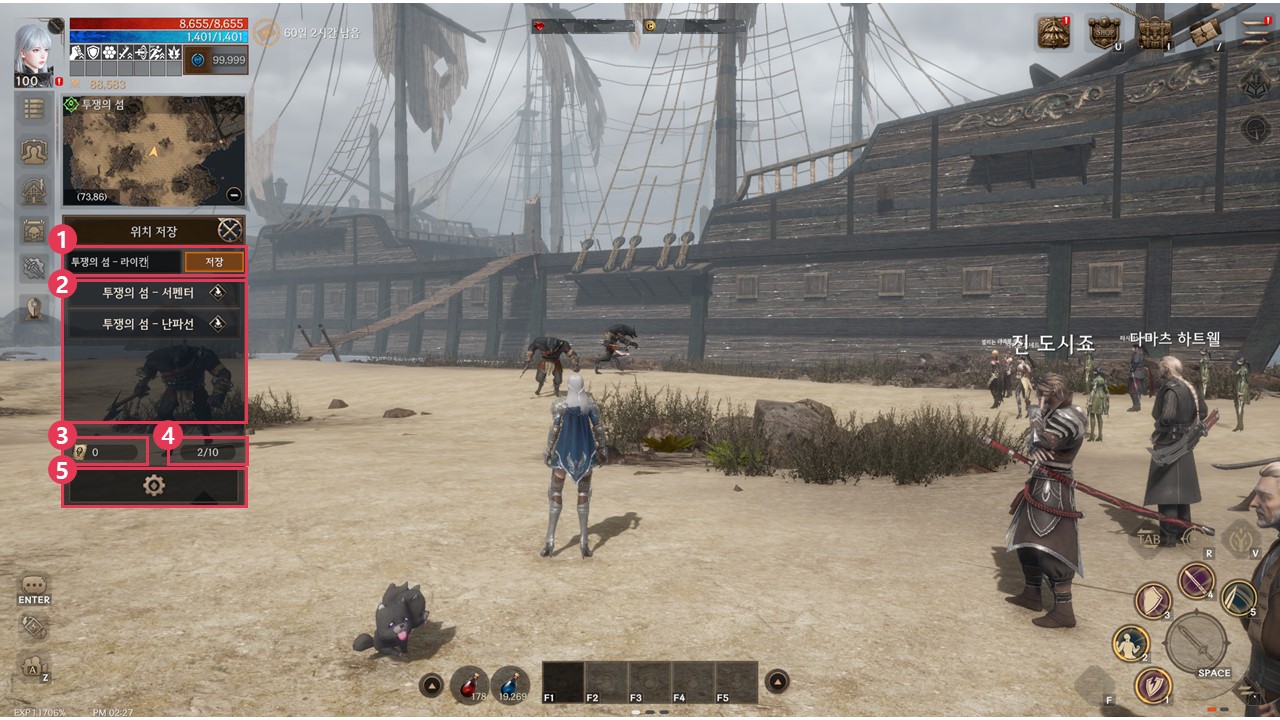The width and height of the screenshot is (1280, 720).
Task: Click the 저장 save button
Action: click(x=215, y=262)
